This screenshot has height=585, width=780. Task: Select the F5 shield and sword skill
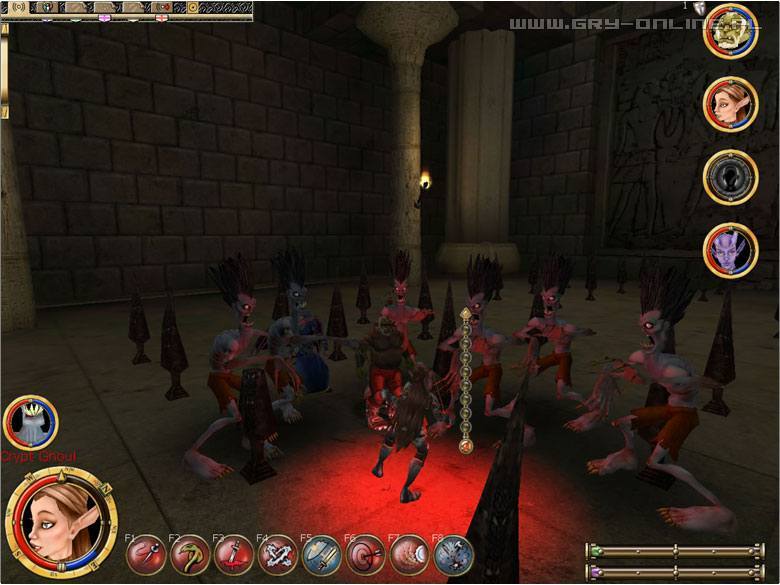(x=321, y=554)
